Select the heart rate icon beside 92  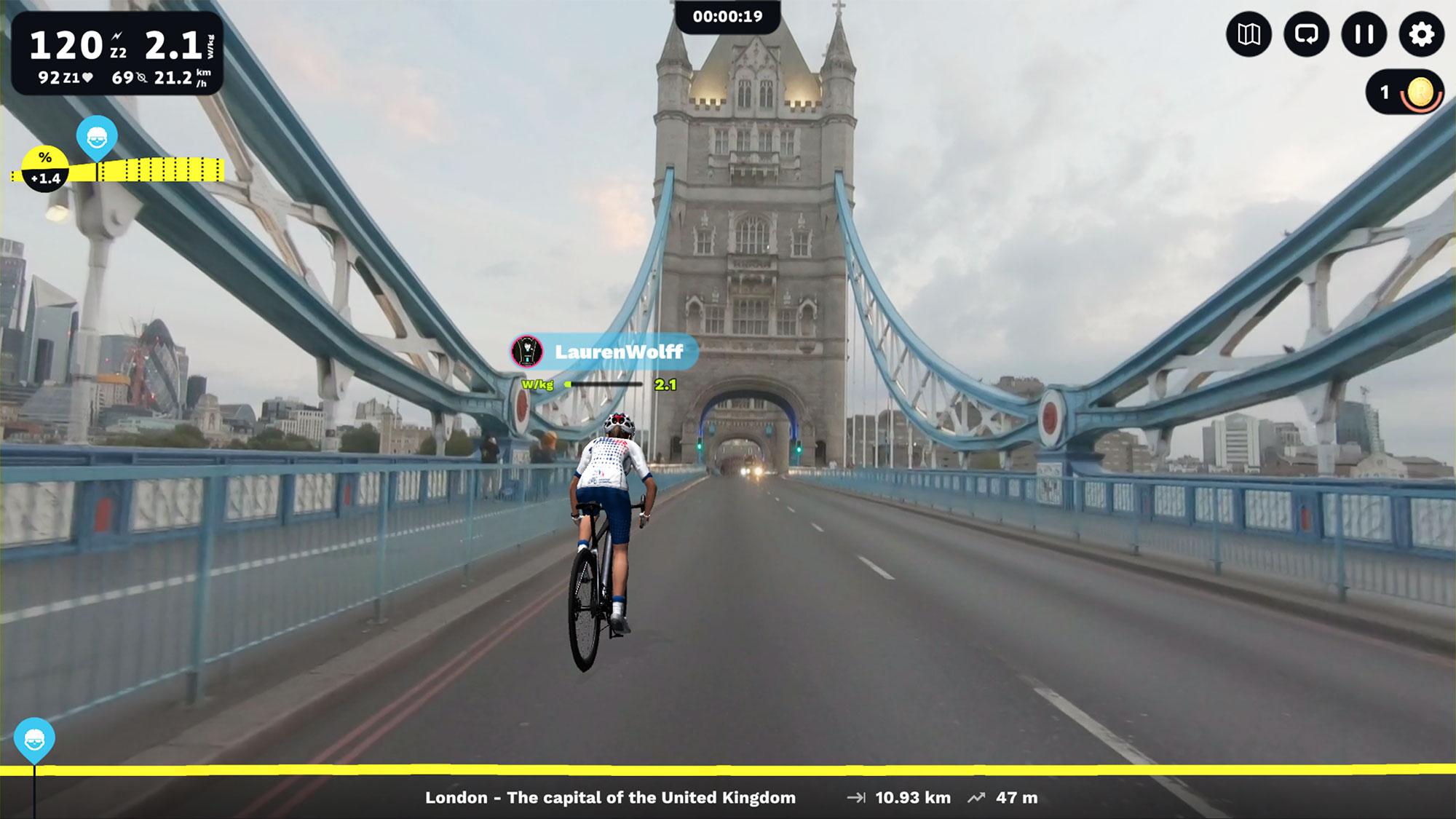[87, 76]
